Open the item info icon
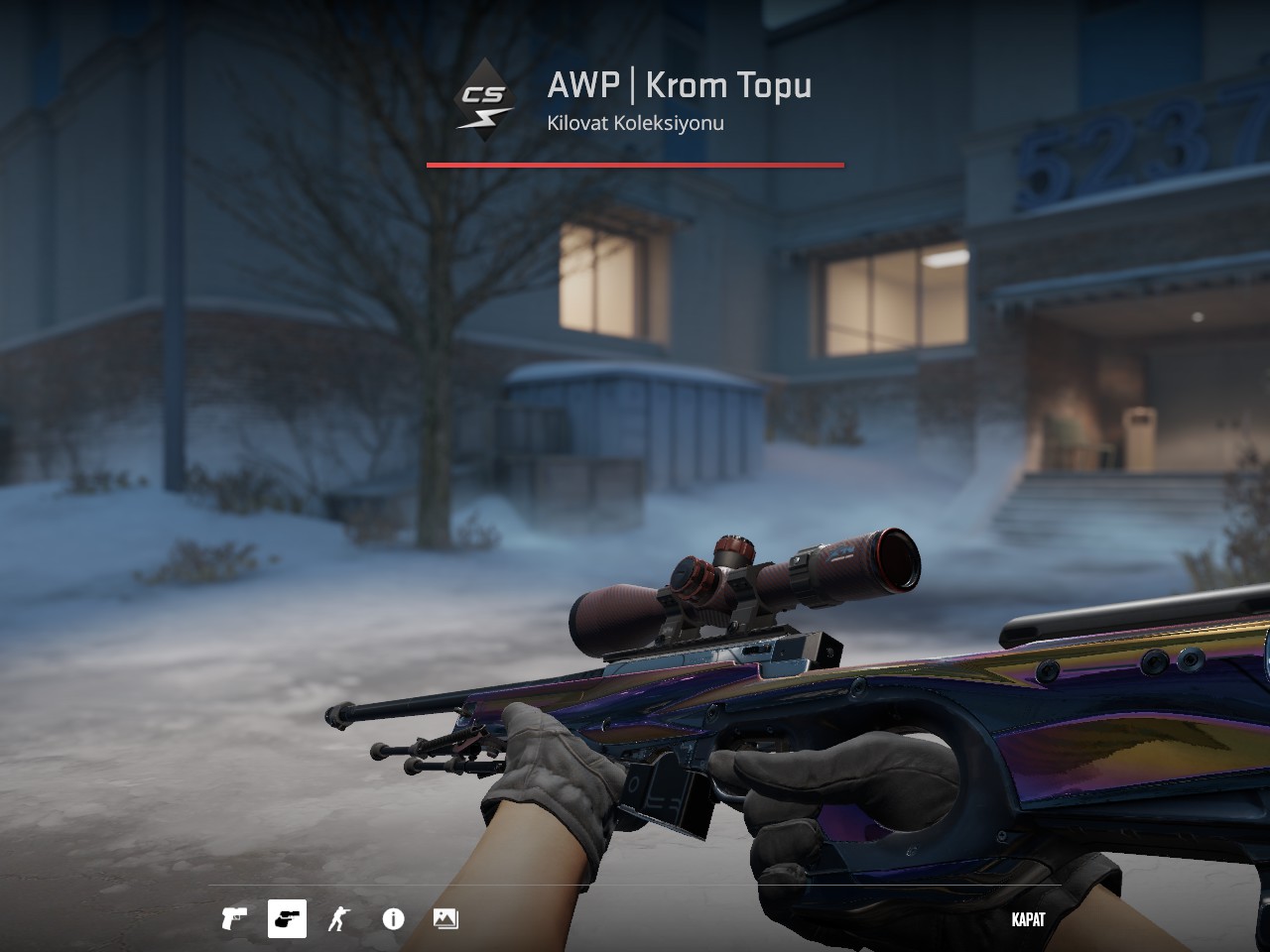The width and height of the screenshot is (1270, 952). pos(393,919)
